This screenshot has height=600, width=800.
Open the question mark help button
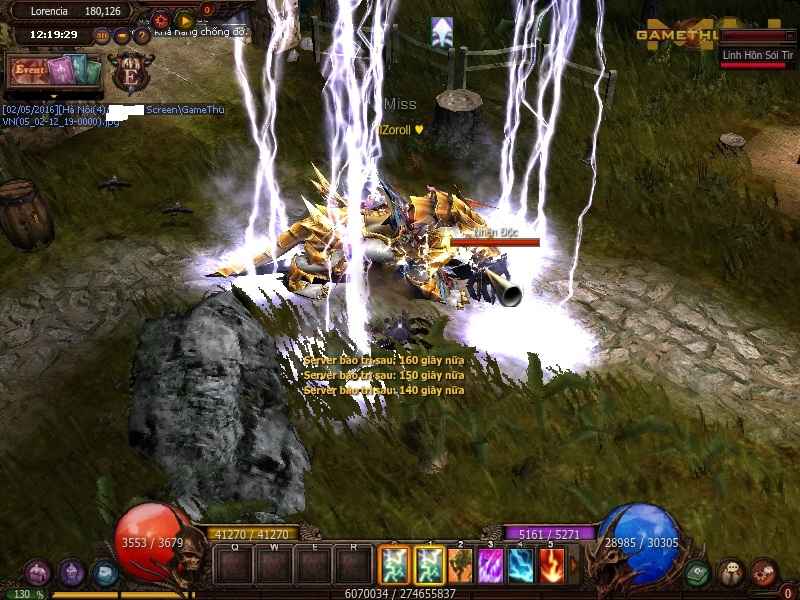pyautogui.click(x=142, y=35)
